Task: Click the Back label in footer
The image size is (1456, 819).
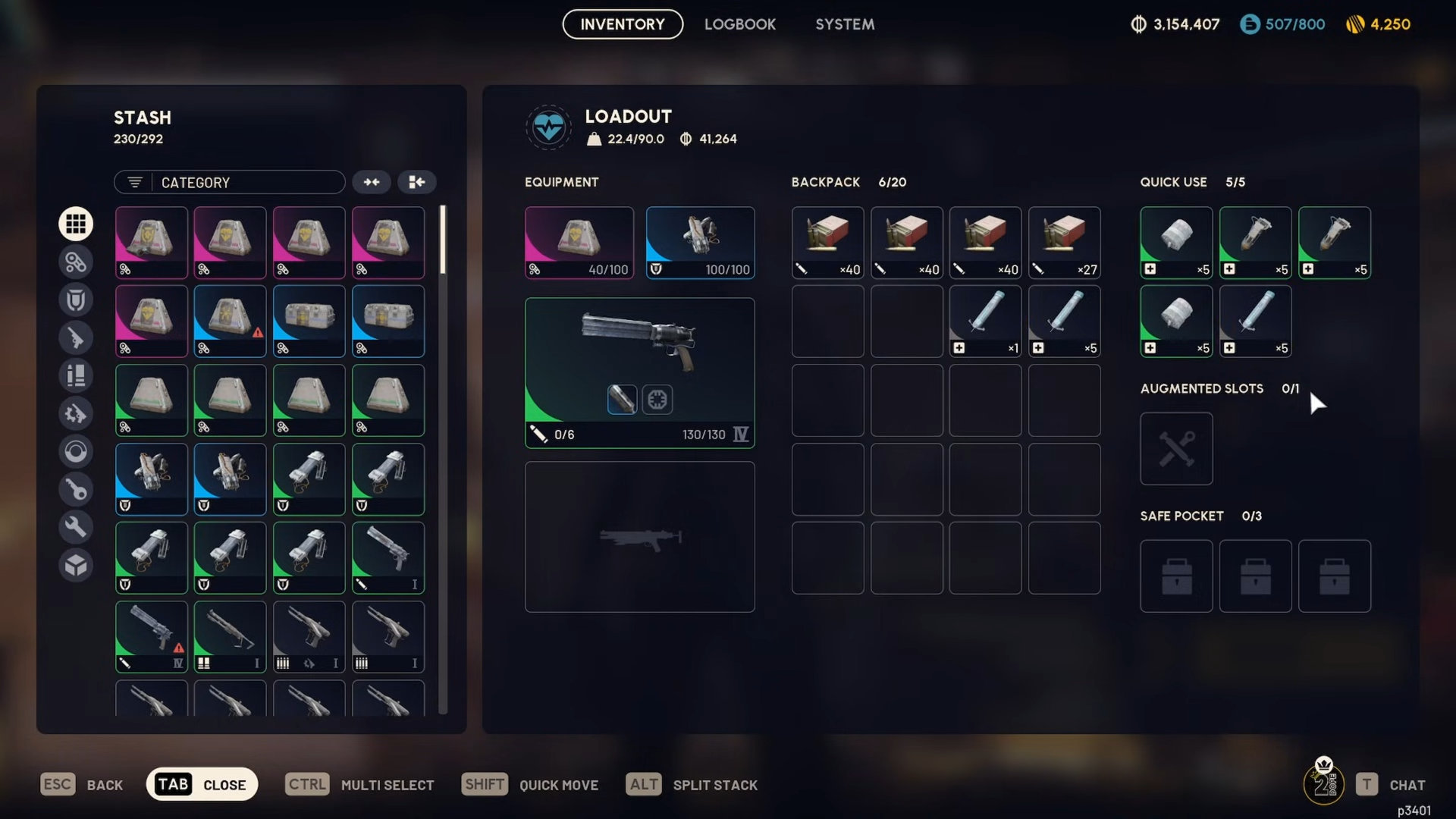Action: 104,786
